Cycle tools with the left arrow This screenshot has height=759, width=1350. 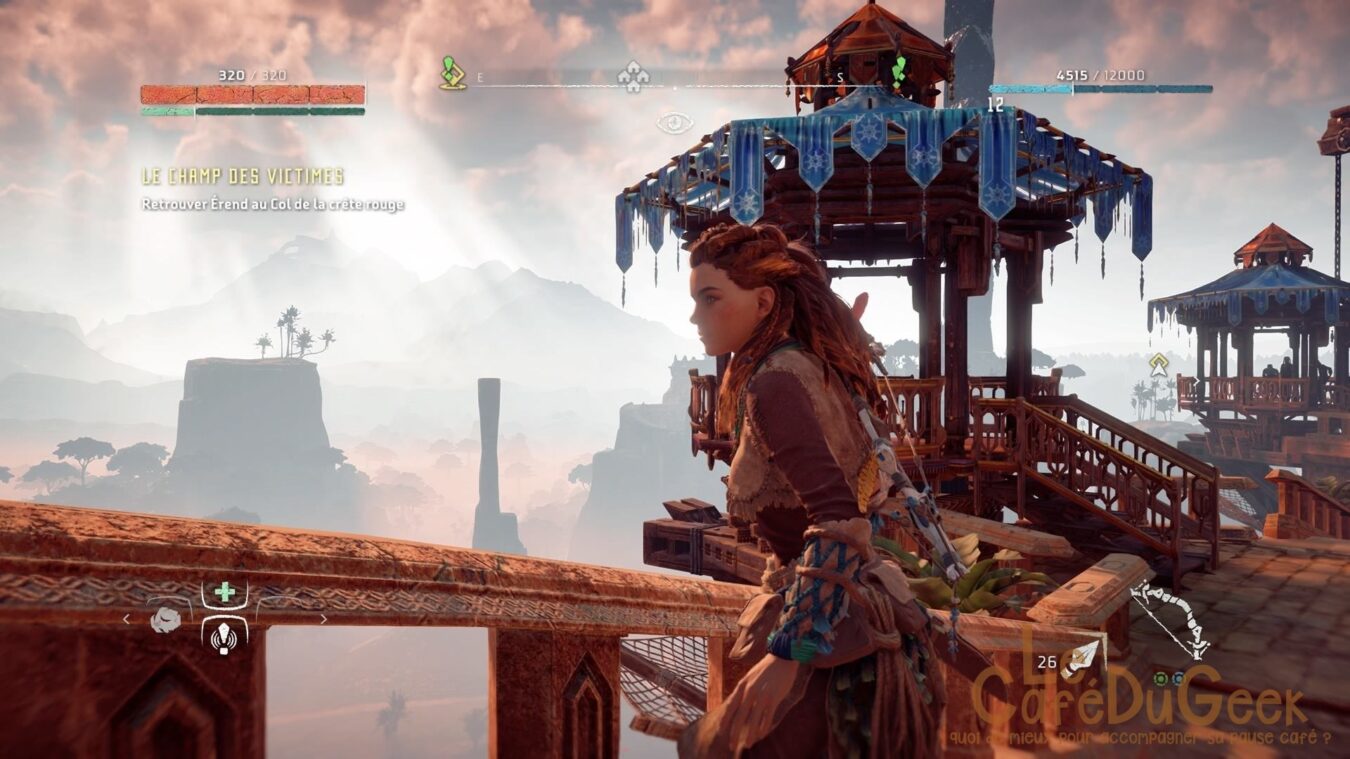coord(126,620)
